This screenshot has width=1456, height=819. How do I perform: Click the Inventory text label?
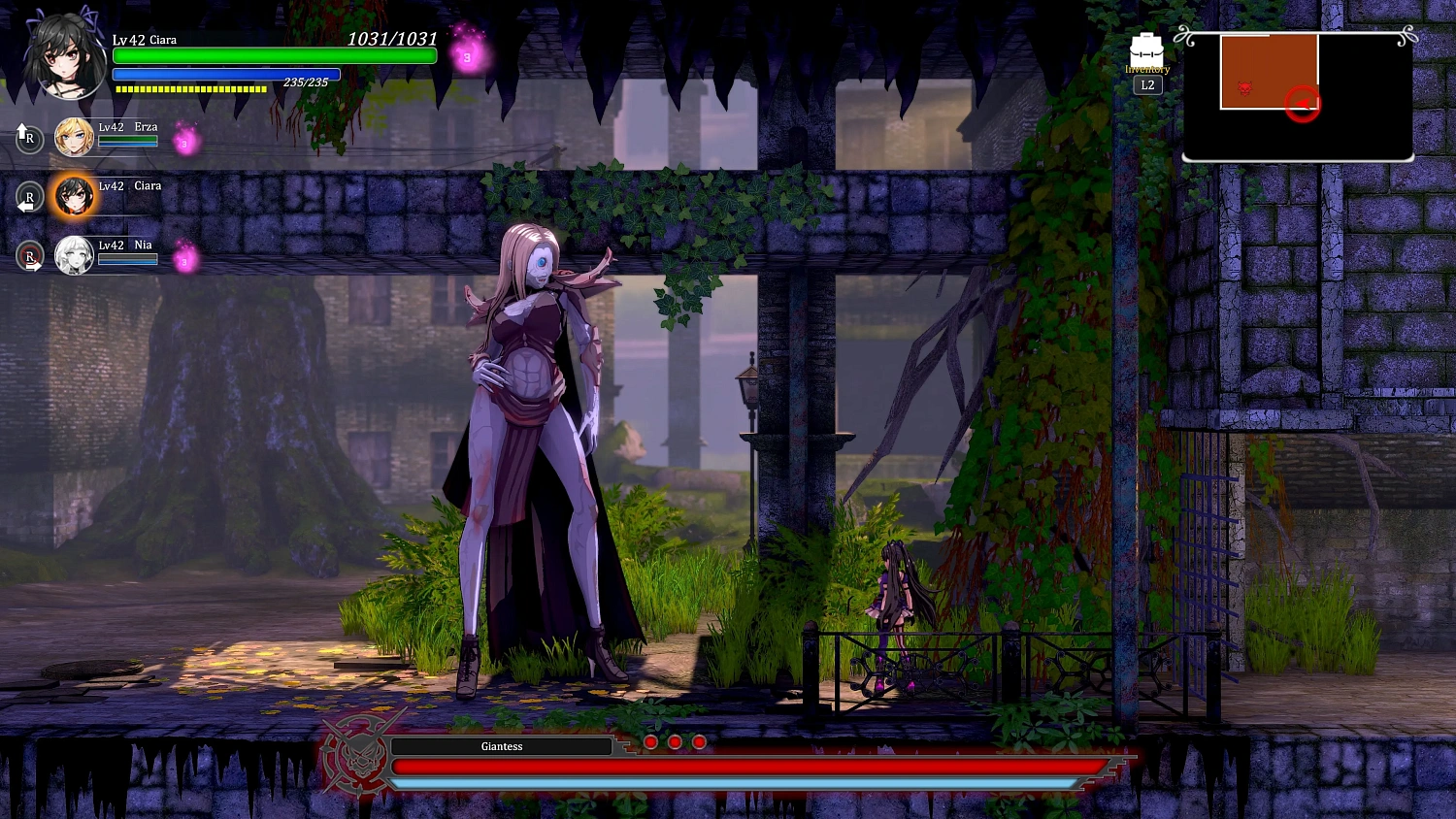coord(1147,69)
